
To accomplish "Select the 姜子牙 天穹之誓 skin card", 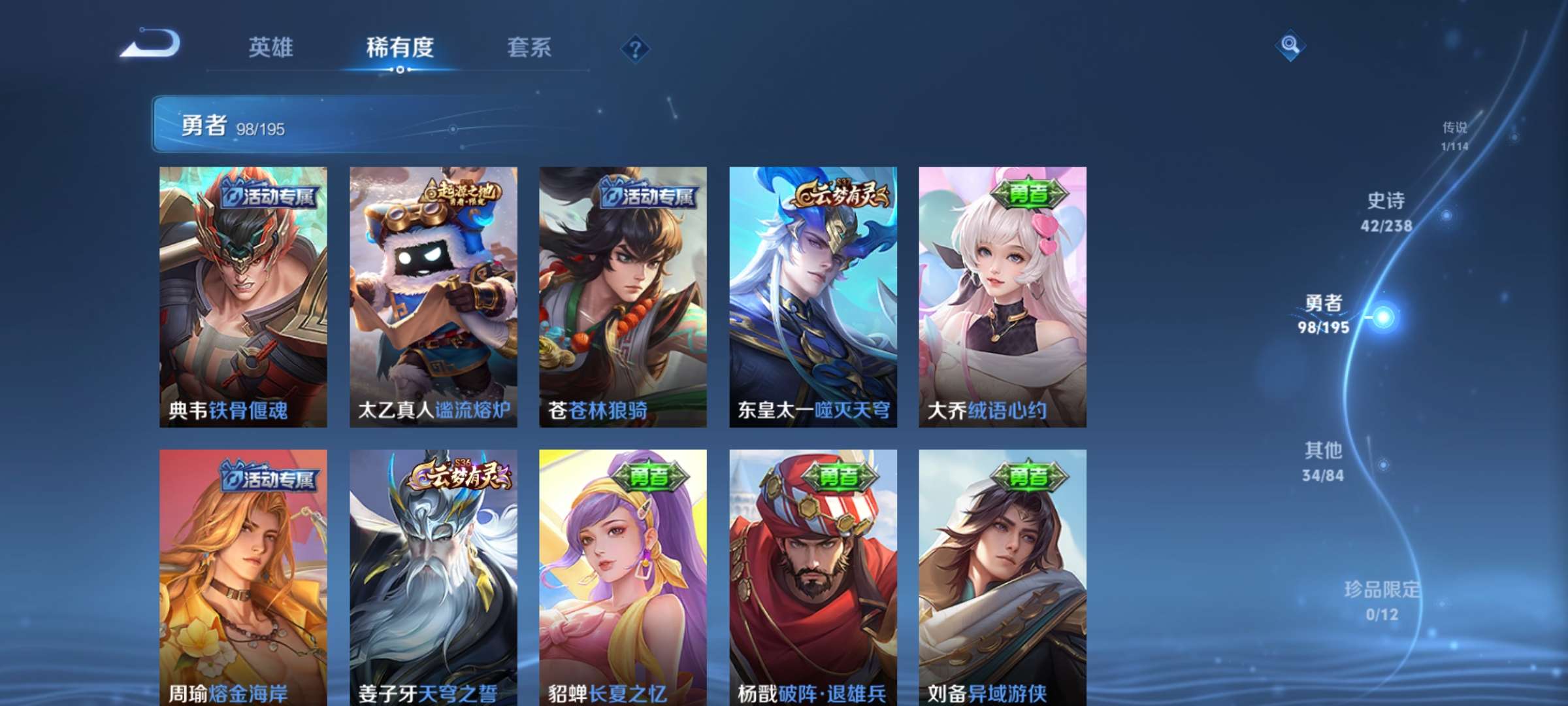I will coord(433,577).
